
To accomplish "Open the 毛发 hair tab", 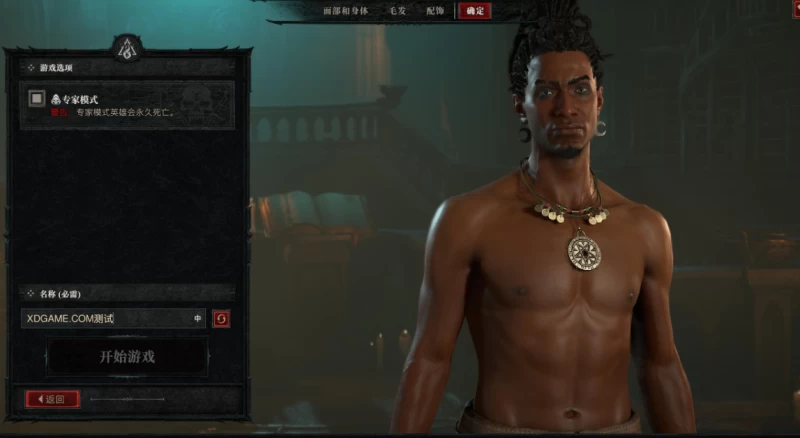I will click(x=397, y=11).
